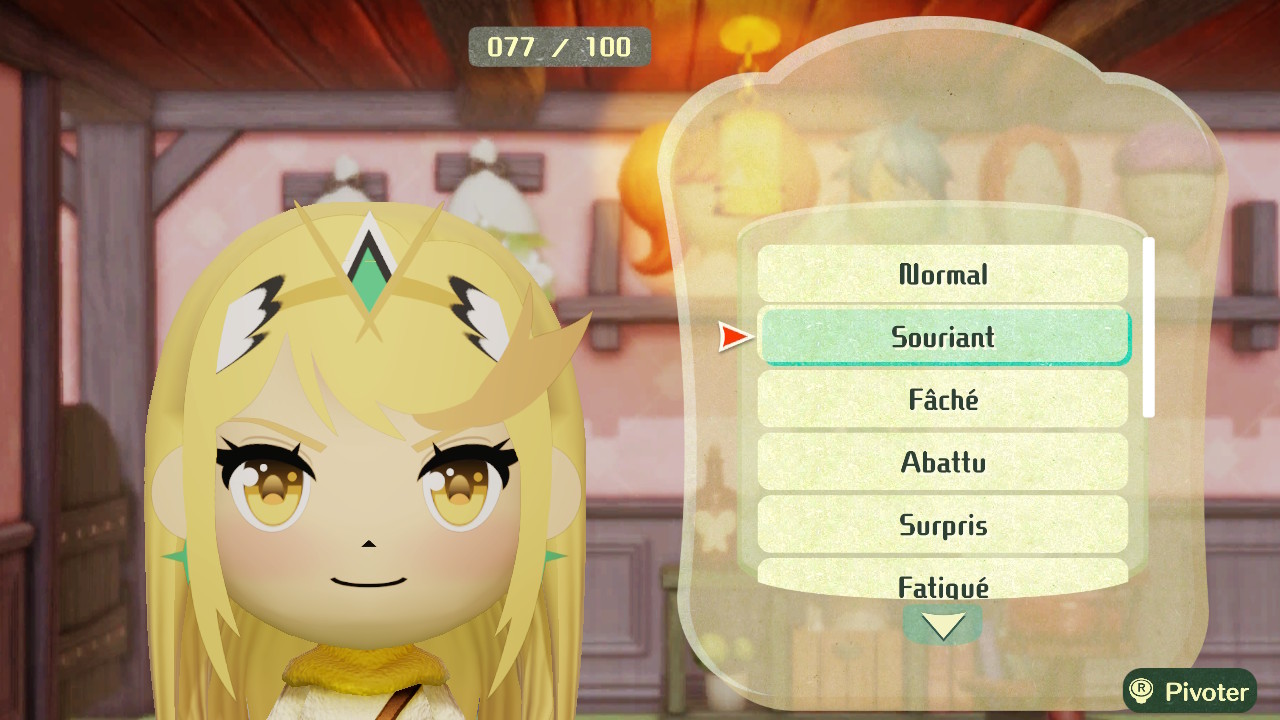Select the Abattu expression

tap(943, 462)
